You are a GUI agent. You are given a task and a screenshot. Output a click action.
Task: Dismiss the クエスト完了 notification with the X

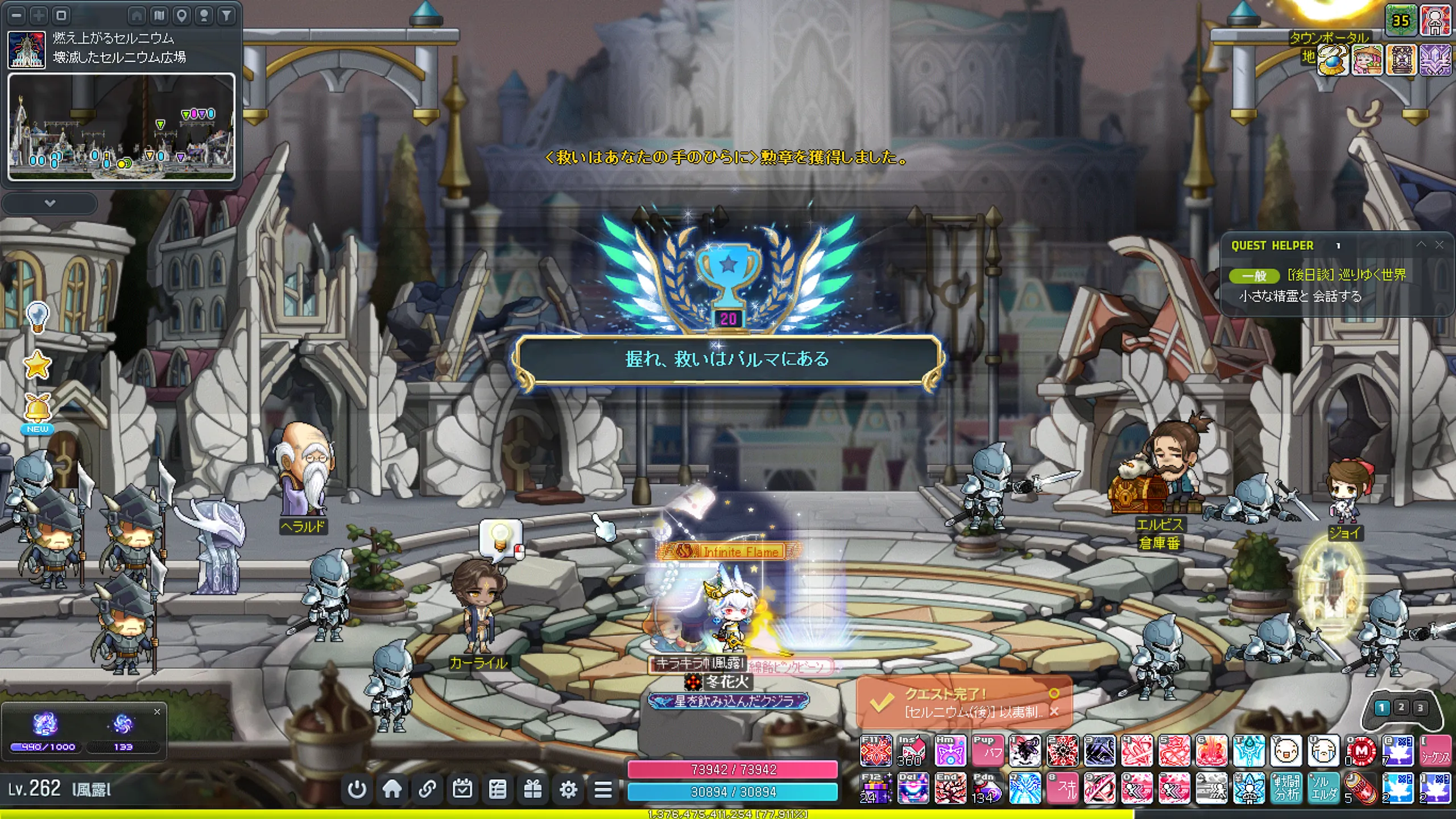pos(1054,712)
